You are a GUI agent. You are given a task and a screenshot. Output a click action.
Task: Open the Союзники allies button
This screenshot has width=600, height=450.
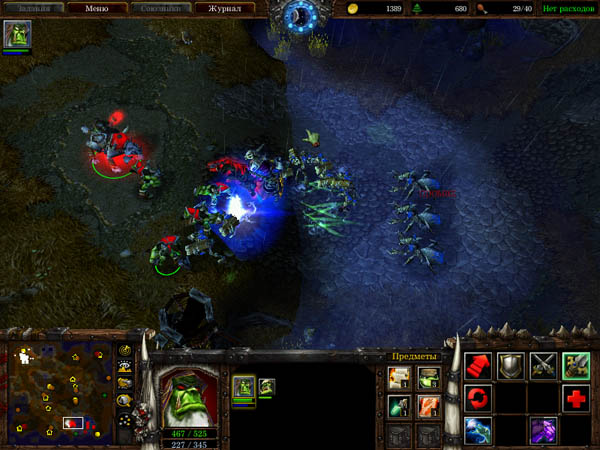[160, 8]
